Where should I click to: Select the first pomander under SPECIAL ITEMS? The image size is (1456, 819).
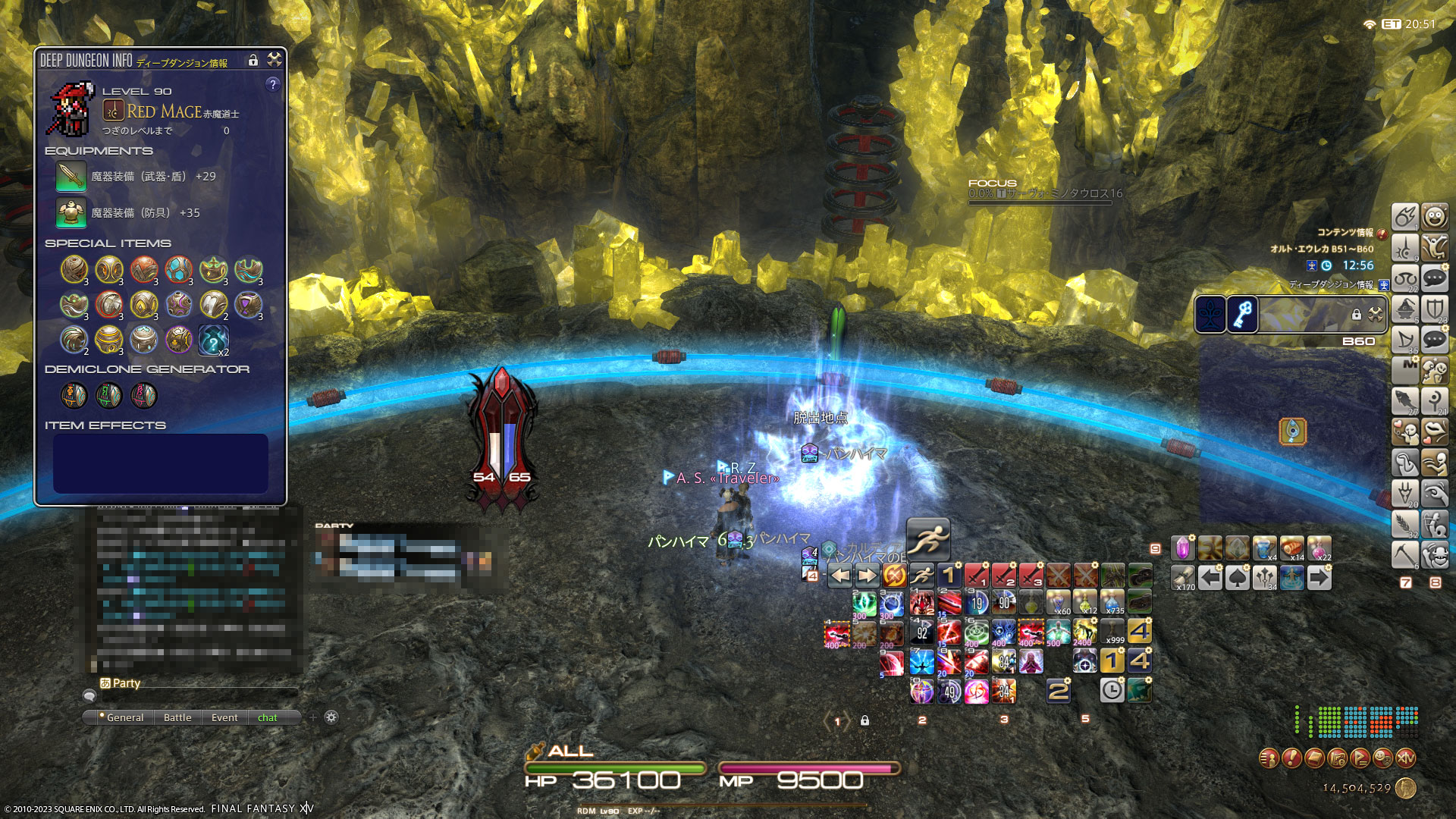[x=73, y=271]
